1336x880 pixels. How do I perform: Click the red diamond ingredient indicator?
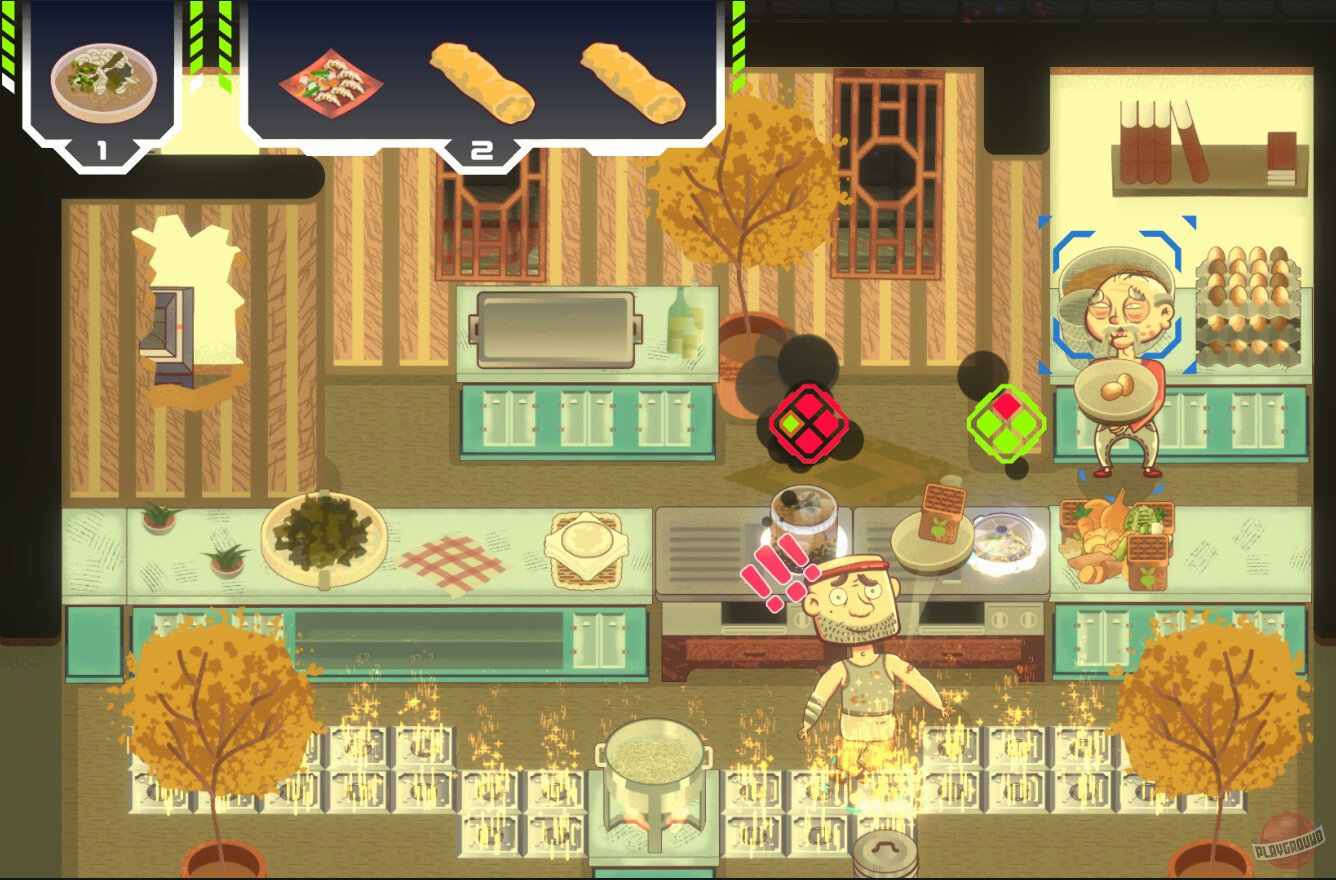[x=810, y=425]
